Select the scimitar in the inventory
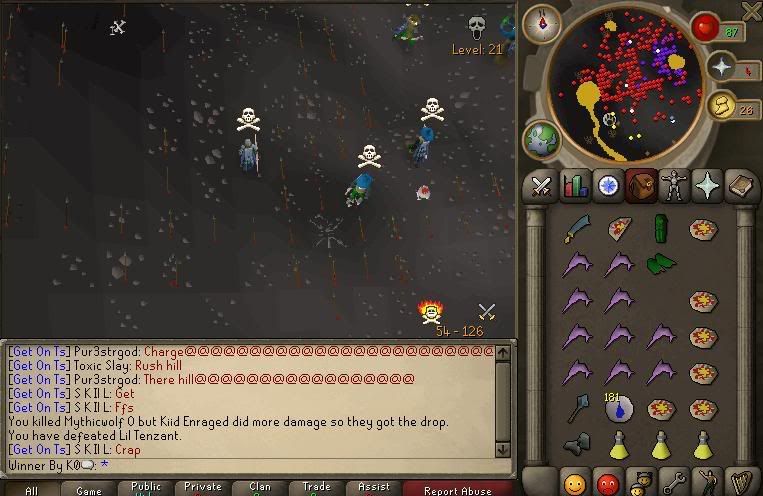This screenshot has width=763, height=496. click(x=577, y=229)
